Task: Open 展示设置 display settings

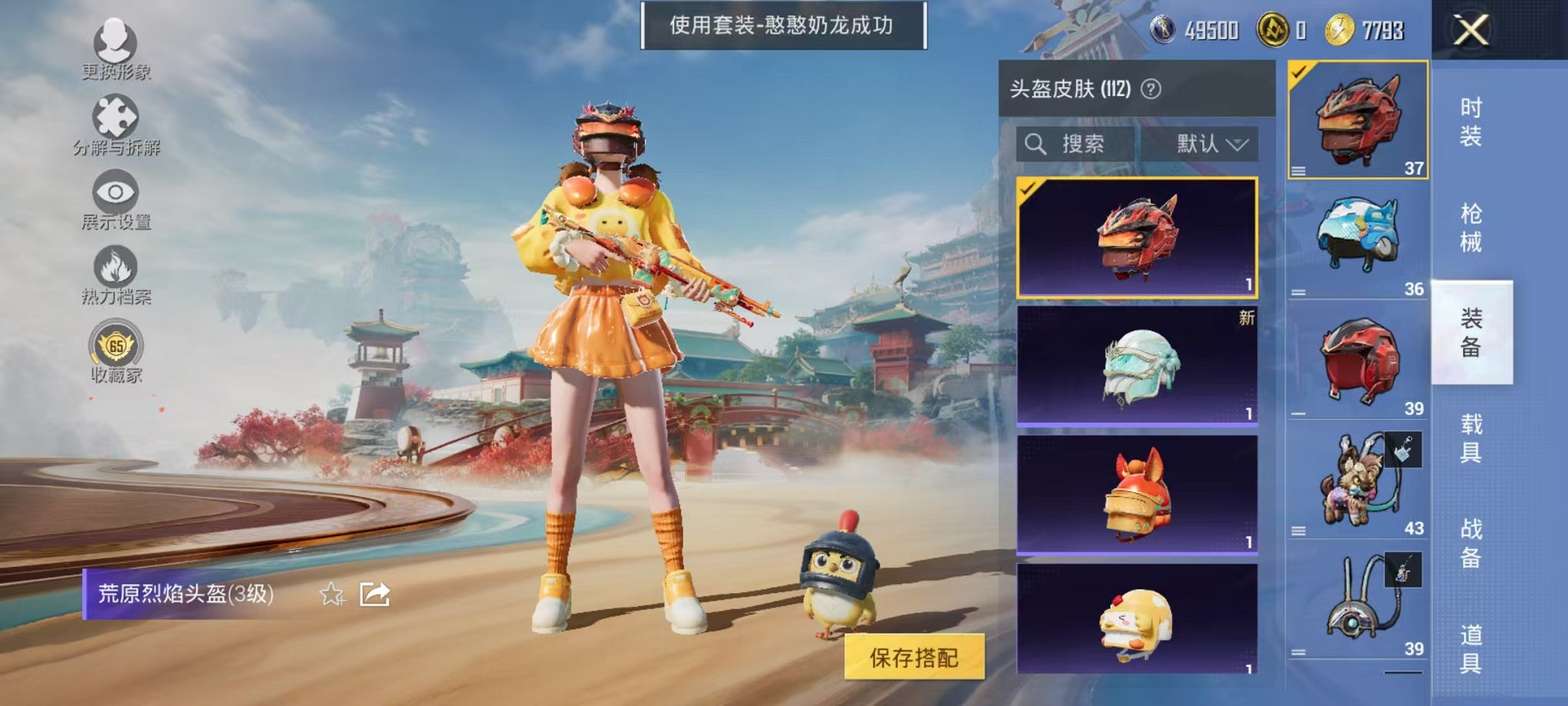Action: click(115, 191)
